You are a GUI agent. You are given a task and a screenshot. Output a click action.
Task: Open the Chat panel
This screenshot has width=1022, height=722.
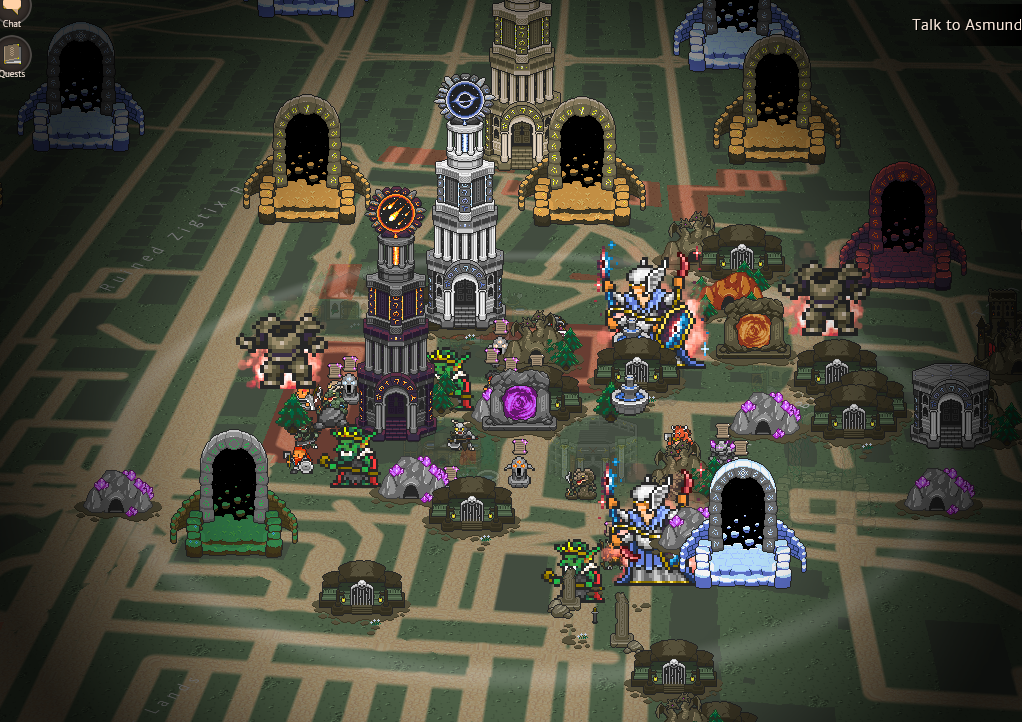(x=13, y=8)
